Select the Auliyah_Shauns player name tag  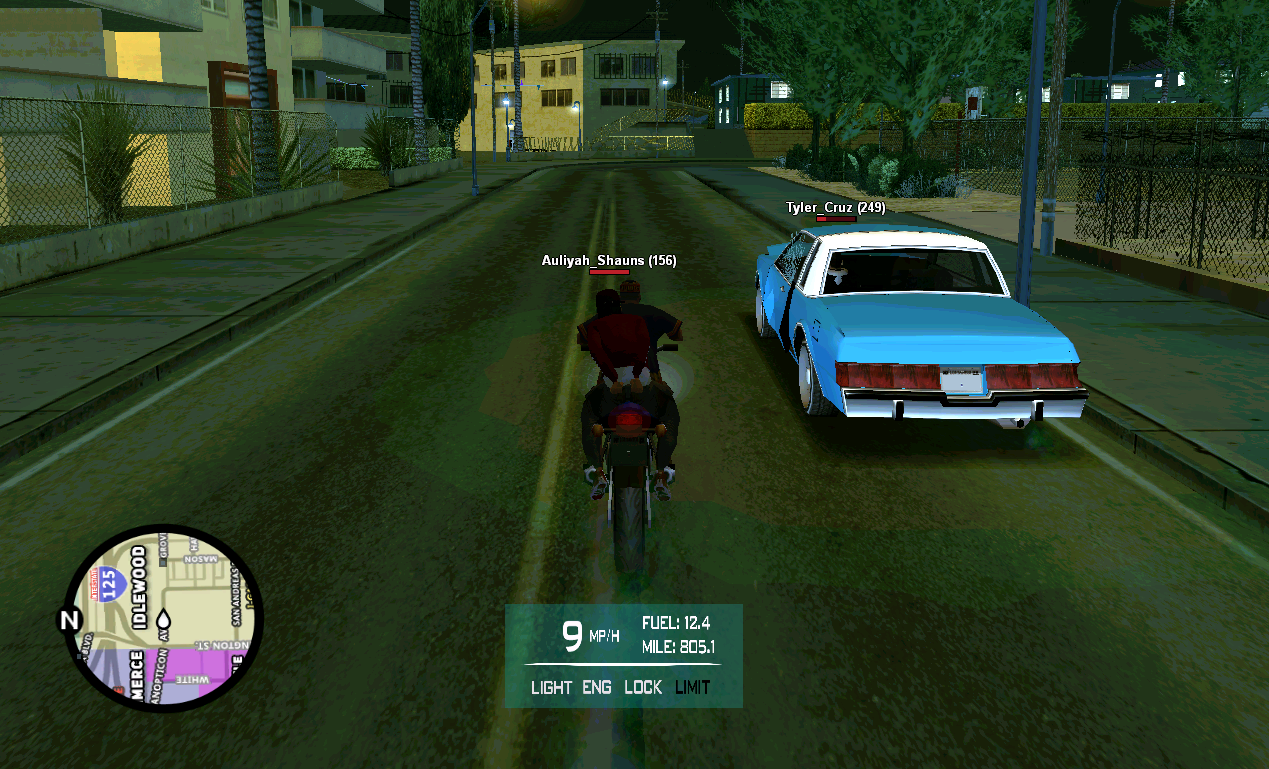click(608, 261)
